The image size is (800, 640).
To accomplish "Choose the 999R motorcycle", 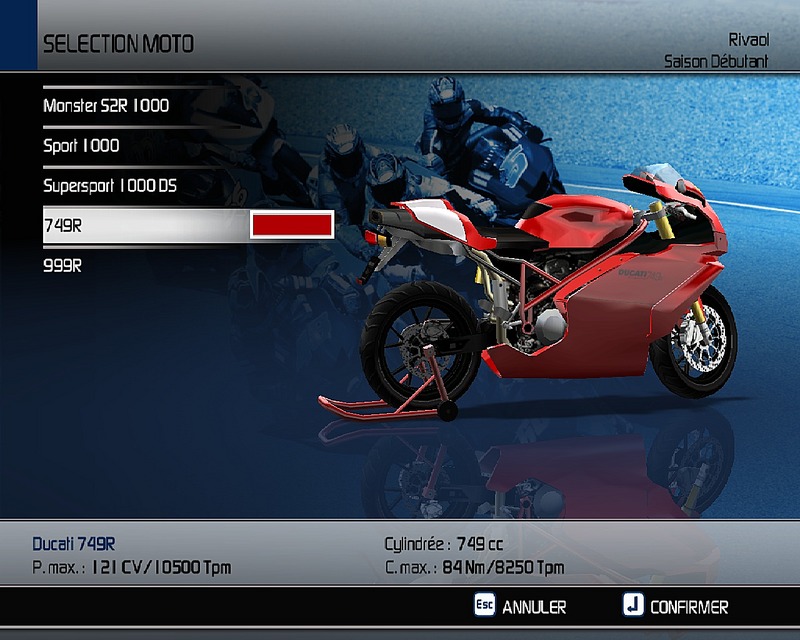I will [63, 266].
